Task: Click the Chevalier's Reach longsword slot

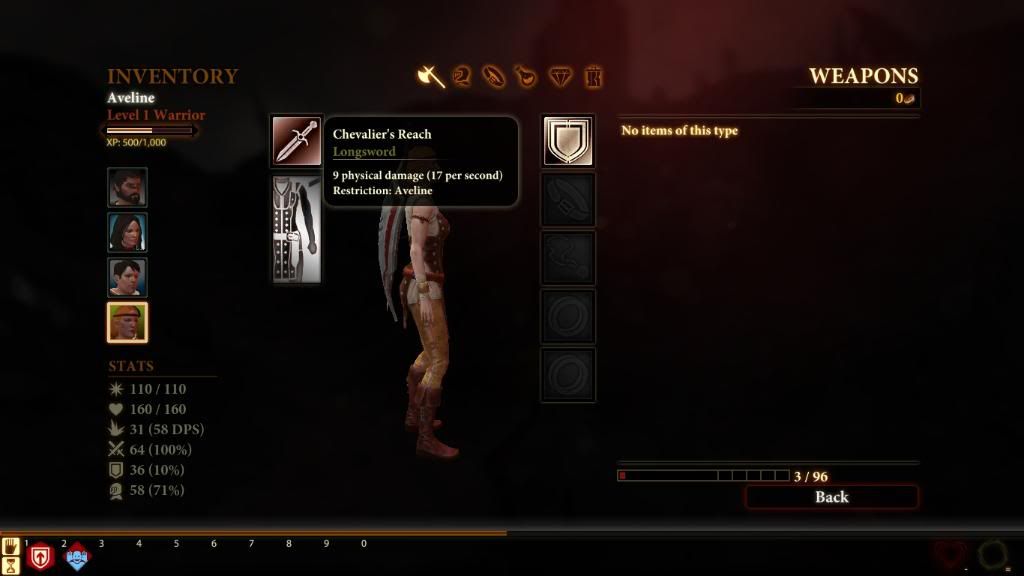Action: (x=297, y=141)
